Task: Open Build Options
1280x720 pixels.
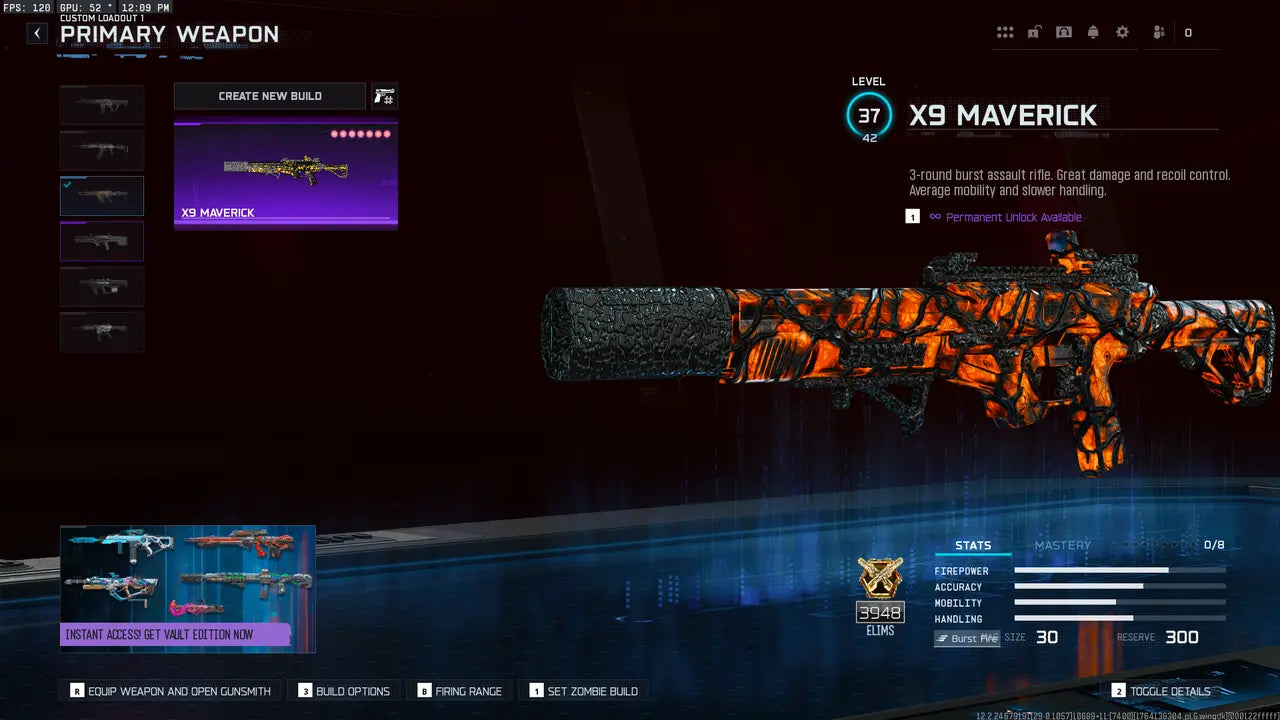Action: coord(344,691)
